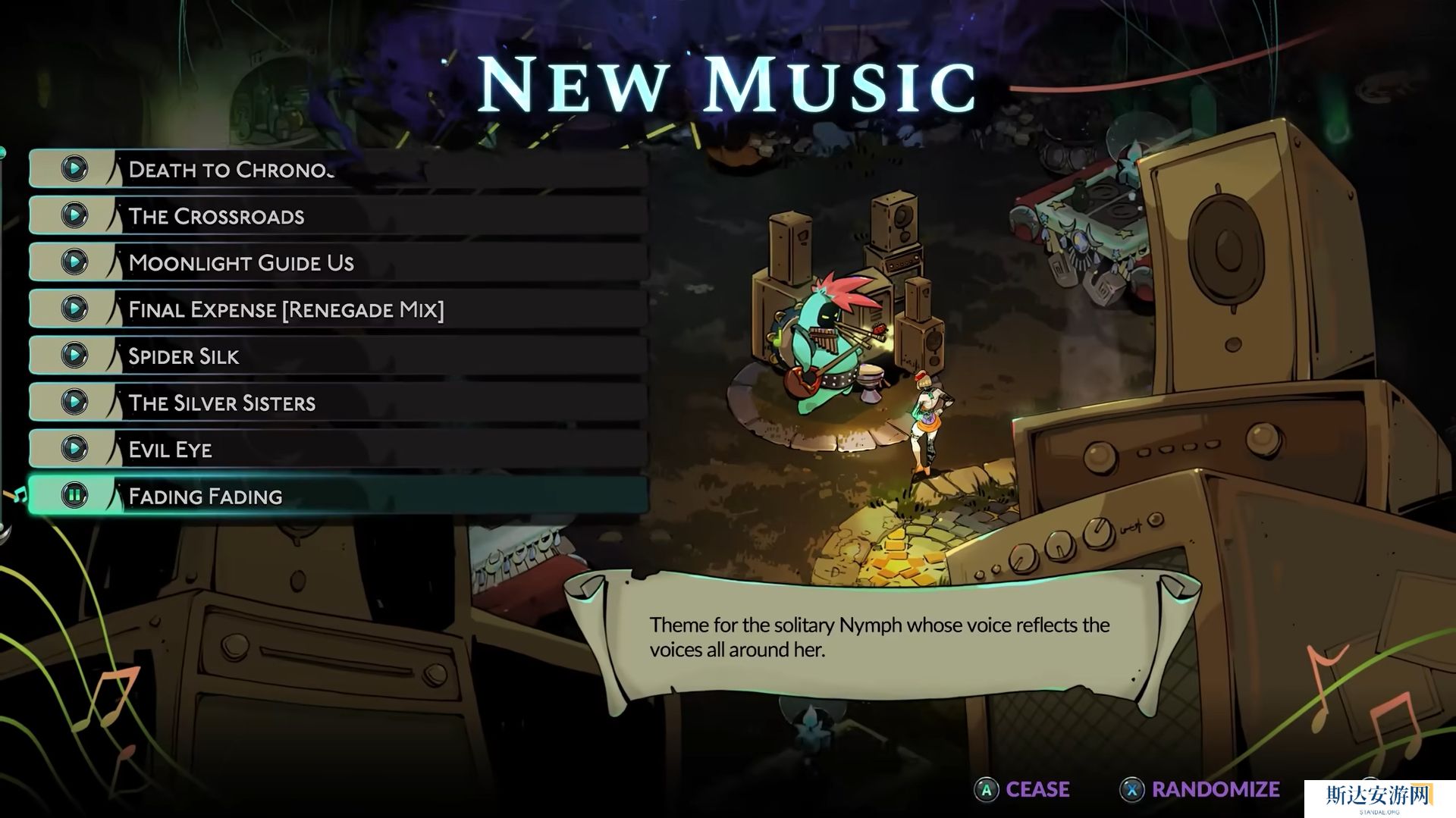
Task: Play the Death to Chronos track
Action: [x=75, y=168]
